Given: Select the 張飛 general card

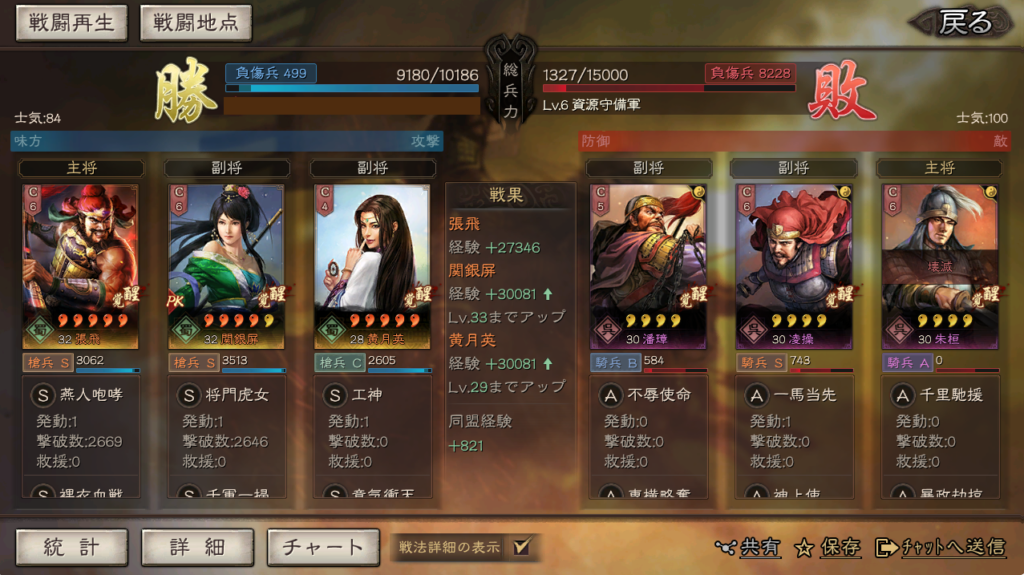Looking at the screenshot, I should (80, 265).
